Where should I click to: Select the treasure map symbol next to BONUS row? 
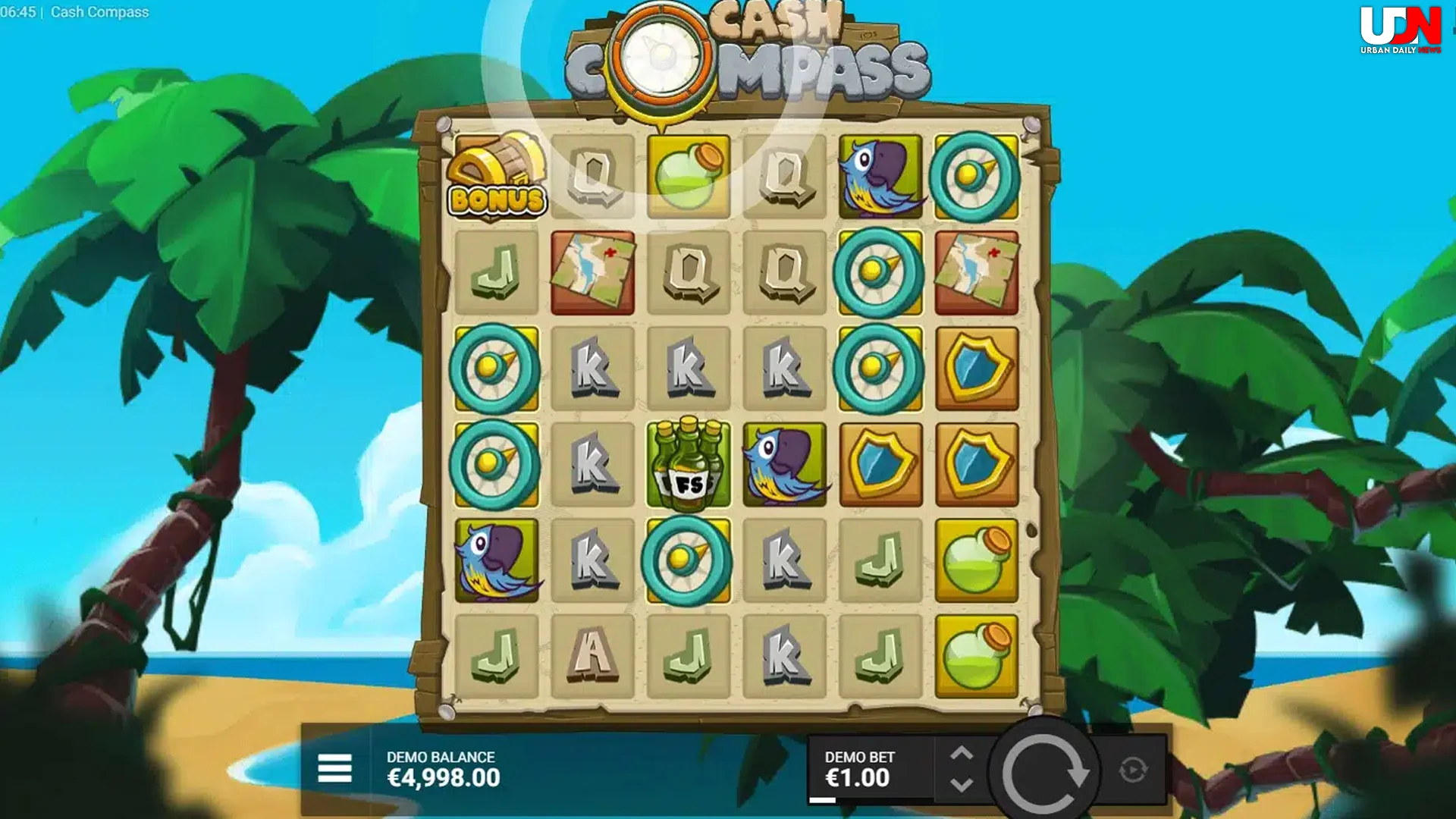(593, 273)
